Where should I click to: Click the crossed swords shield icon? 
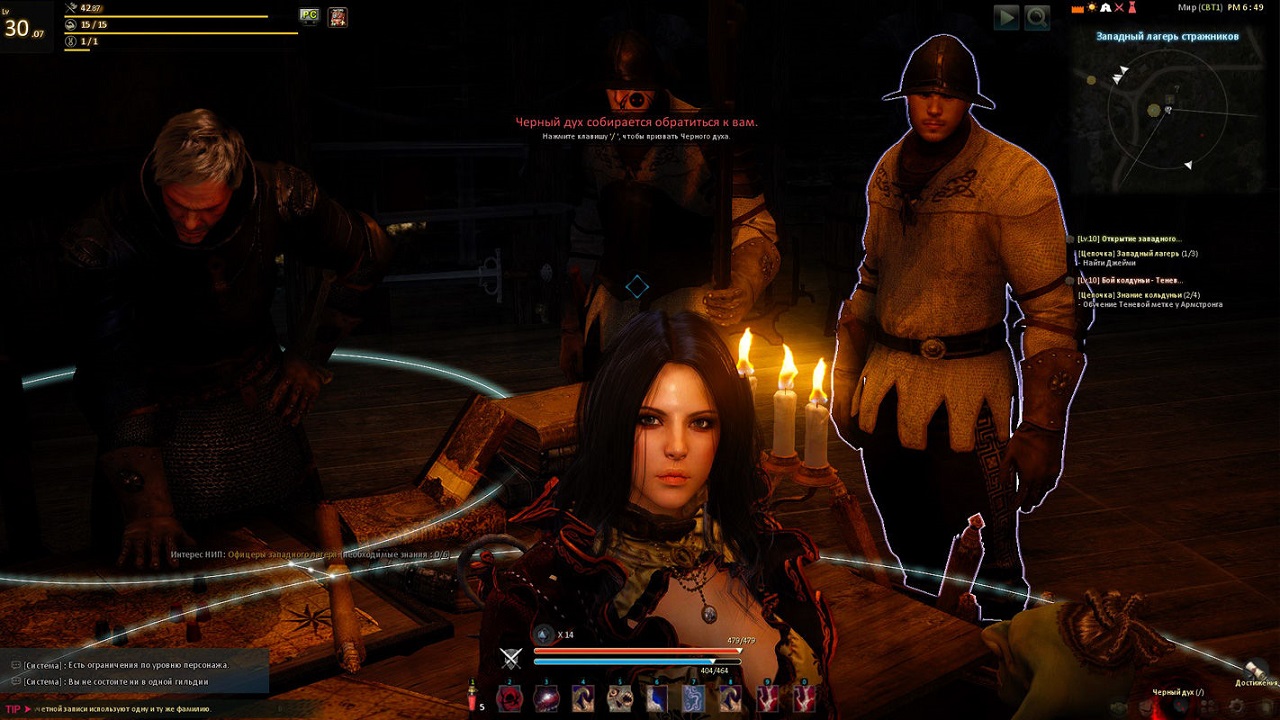coord(511,658)
